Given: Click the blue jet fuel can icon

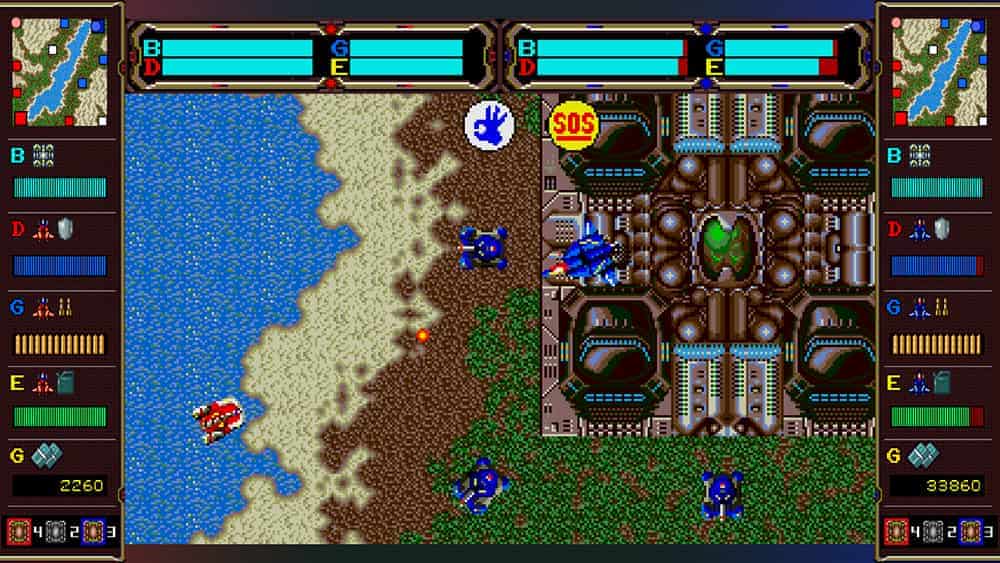Looking at the screenshot, I should click(943, 382).
